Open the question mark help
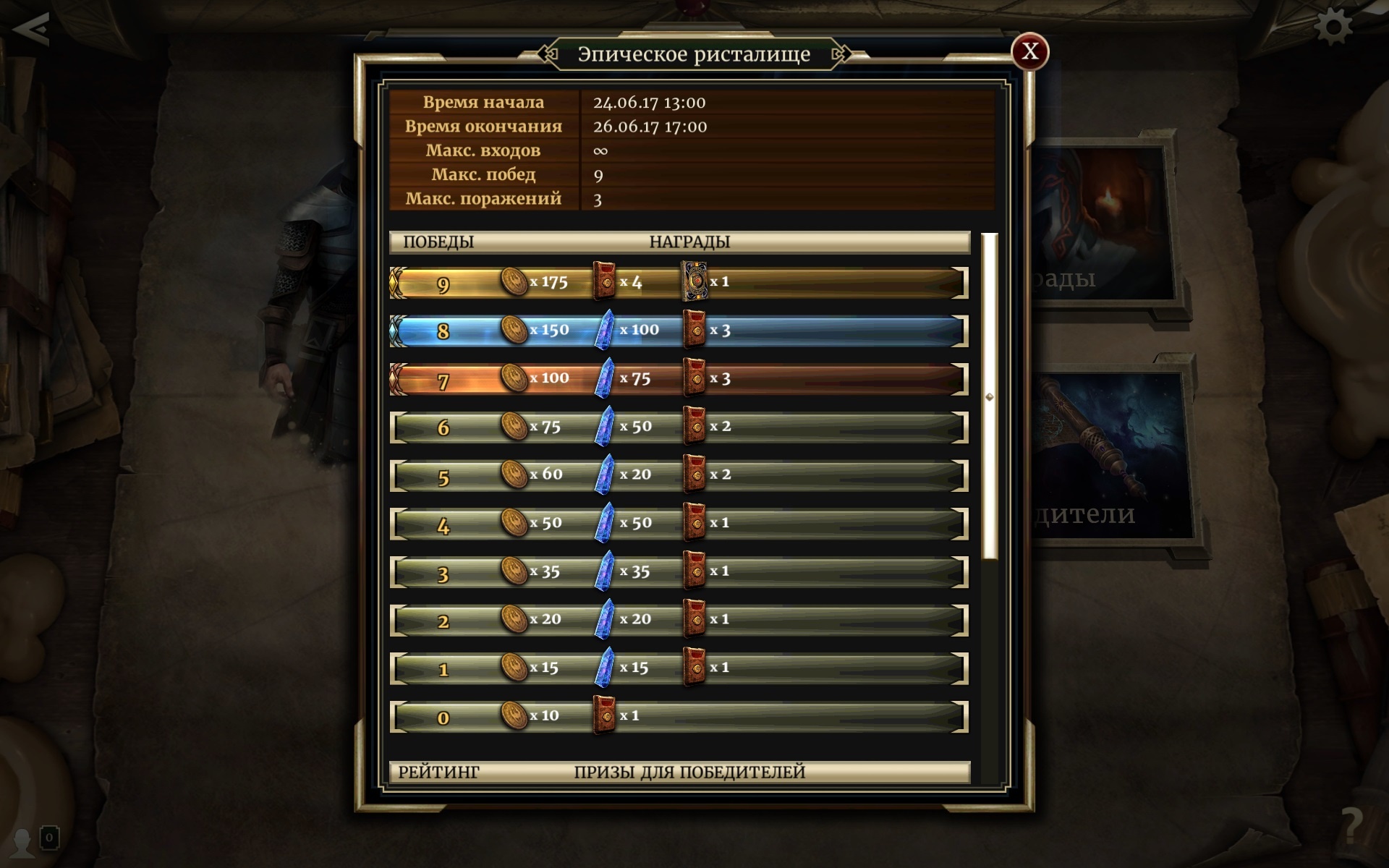 (x=1351, y=825)
